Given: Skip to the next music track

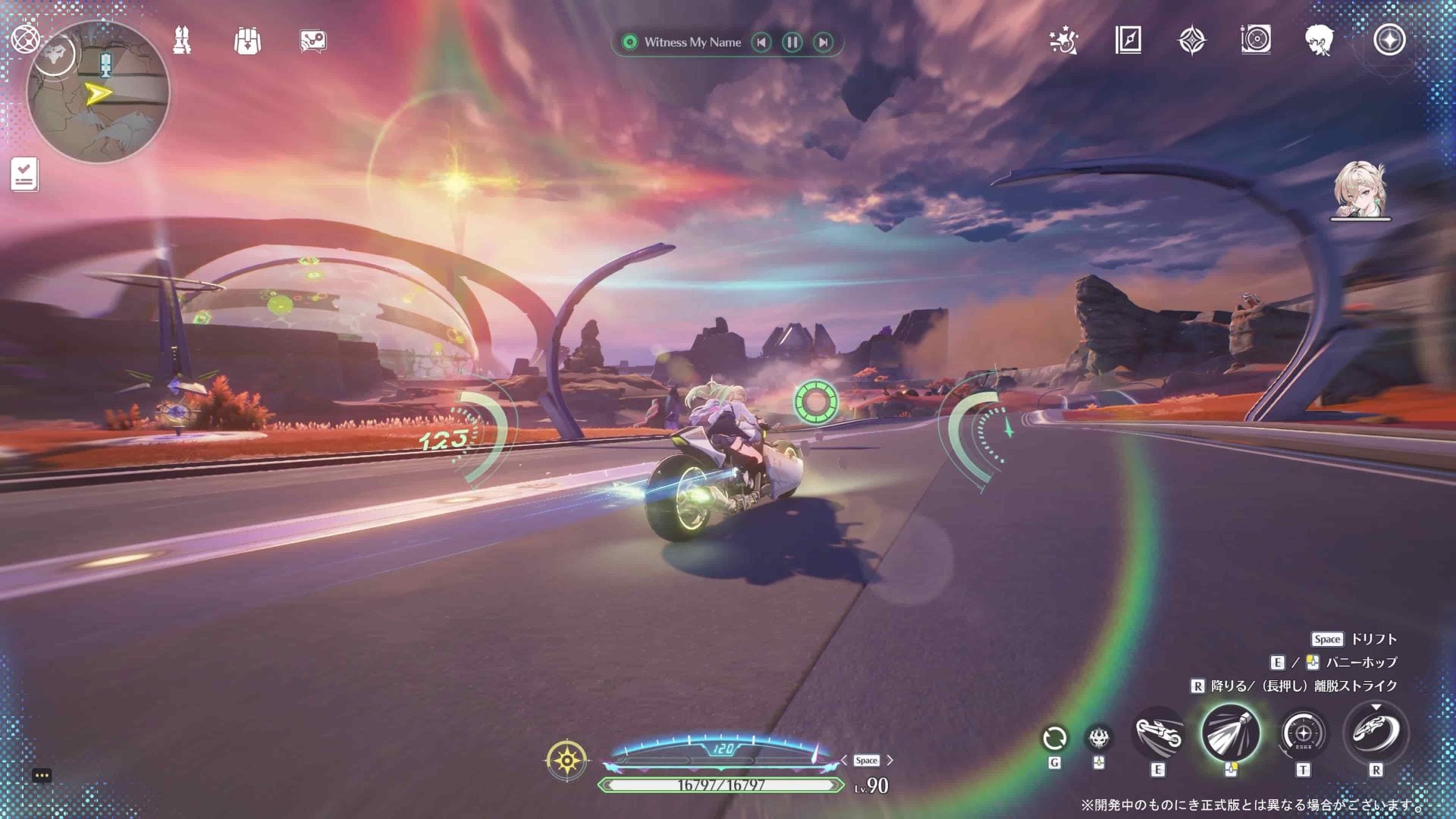Looking at the screenshot, I should click(823, 42).
